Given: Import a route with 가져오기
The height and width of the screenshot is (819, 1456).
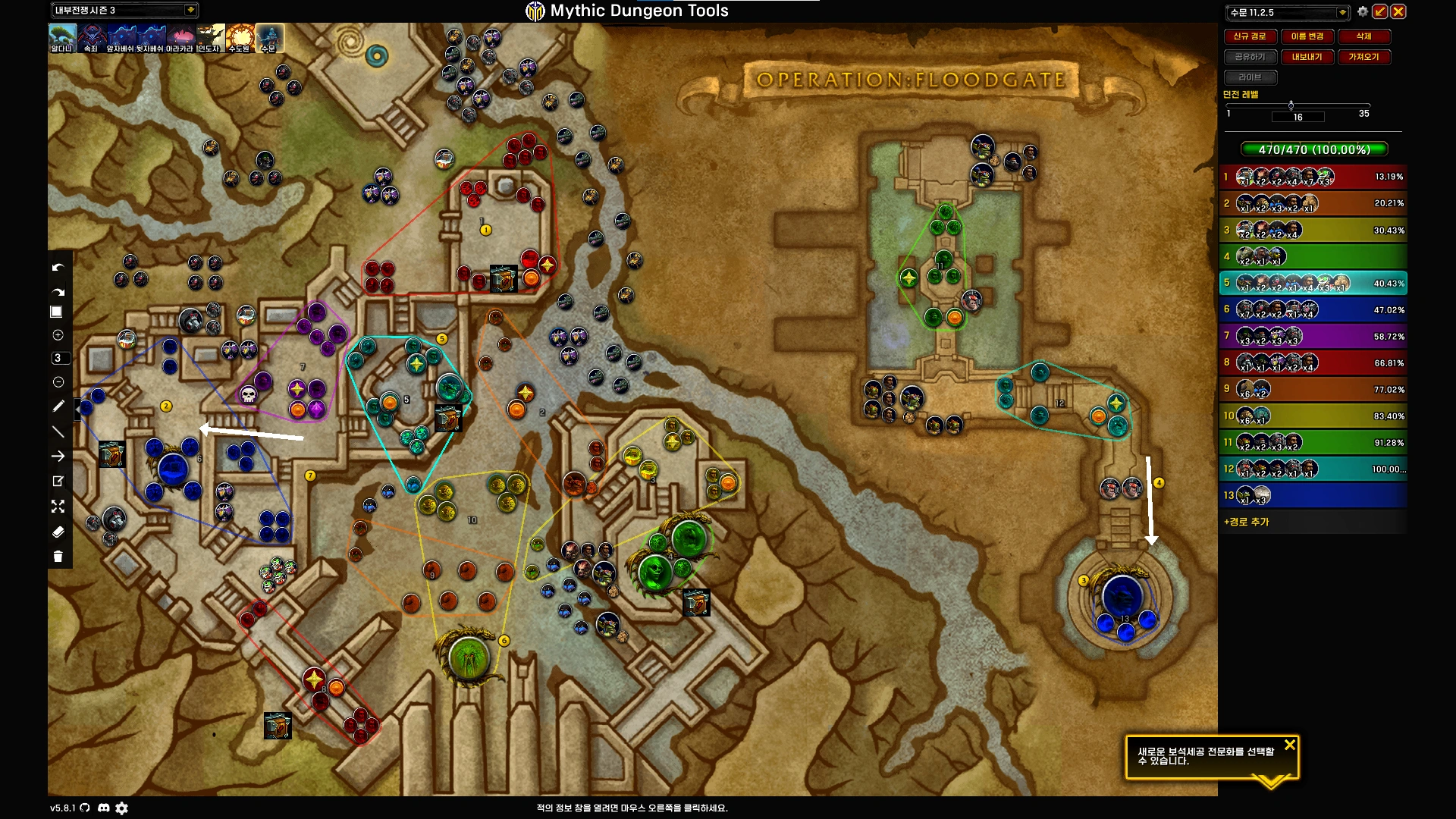Looking at the screenshot, I should [1363, 57].
